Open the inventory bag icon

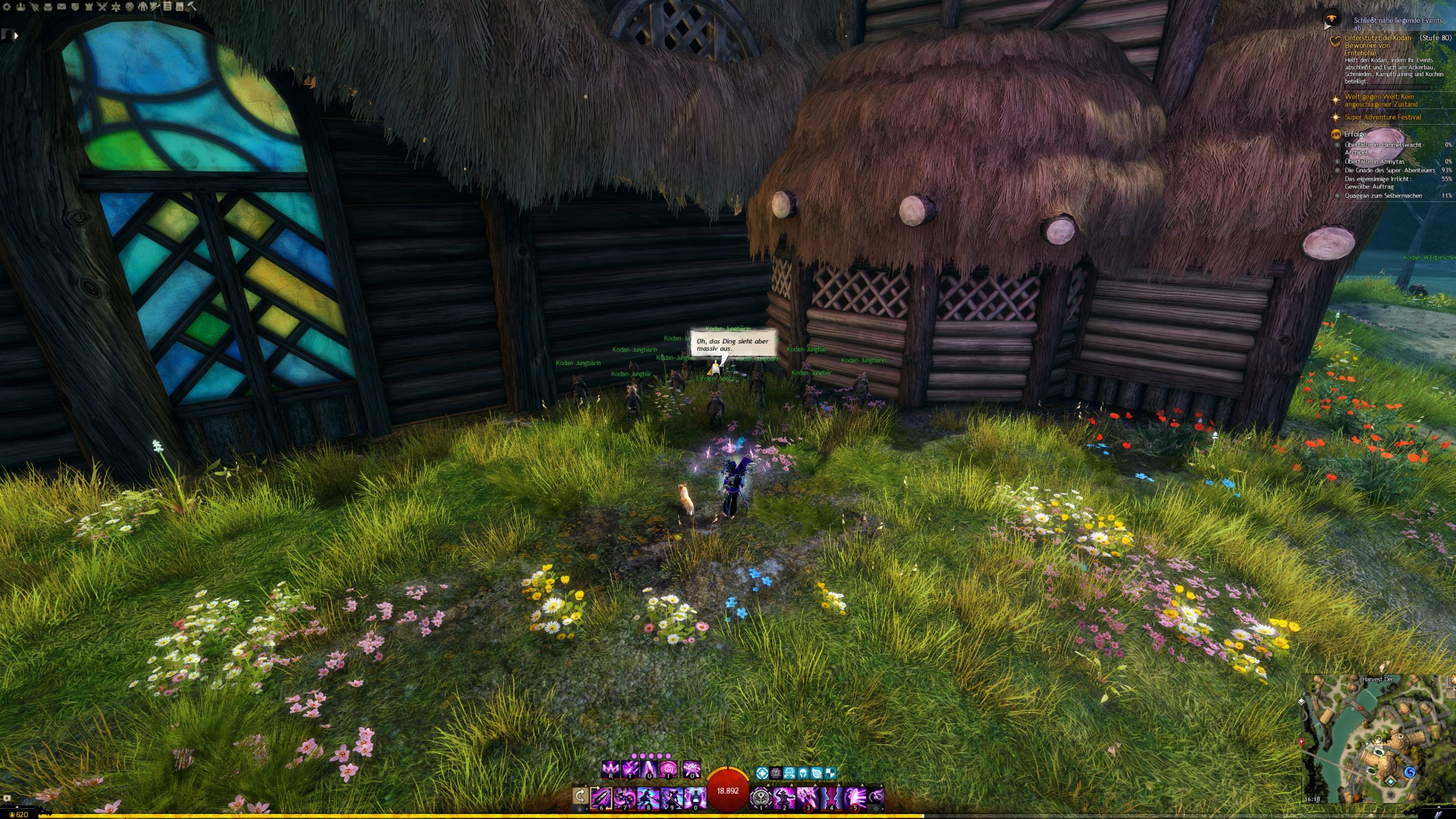(x=48, y=7)
